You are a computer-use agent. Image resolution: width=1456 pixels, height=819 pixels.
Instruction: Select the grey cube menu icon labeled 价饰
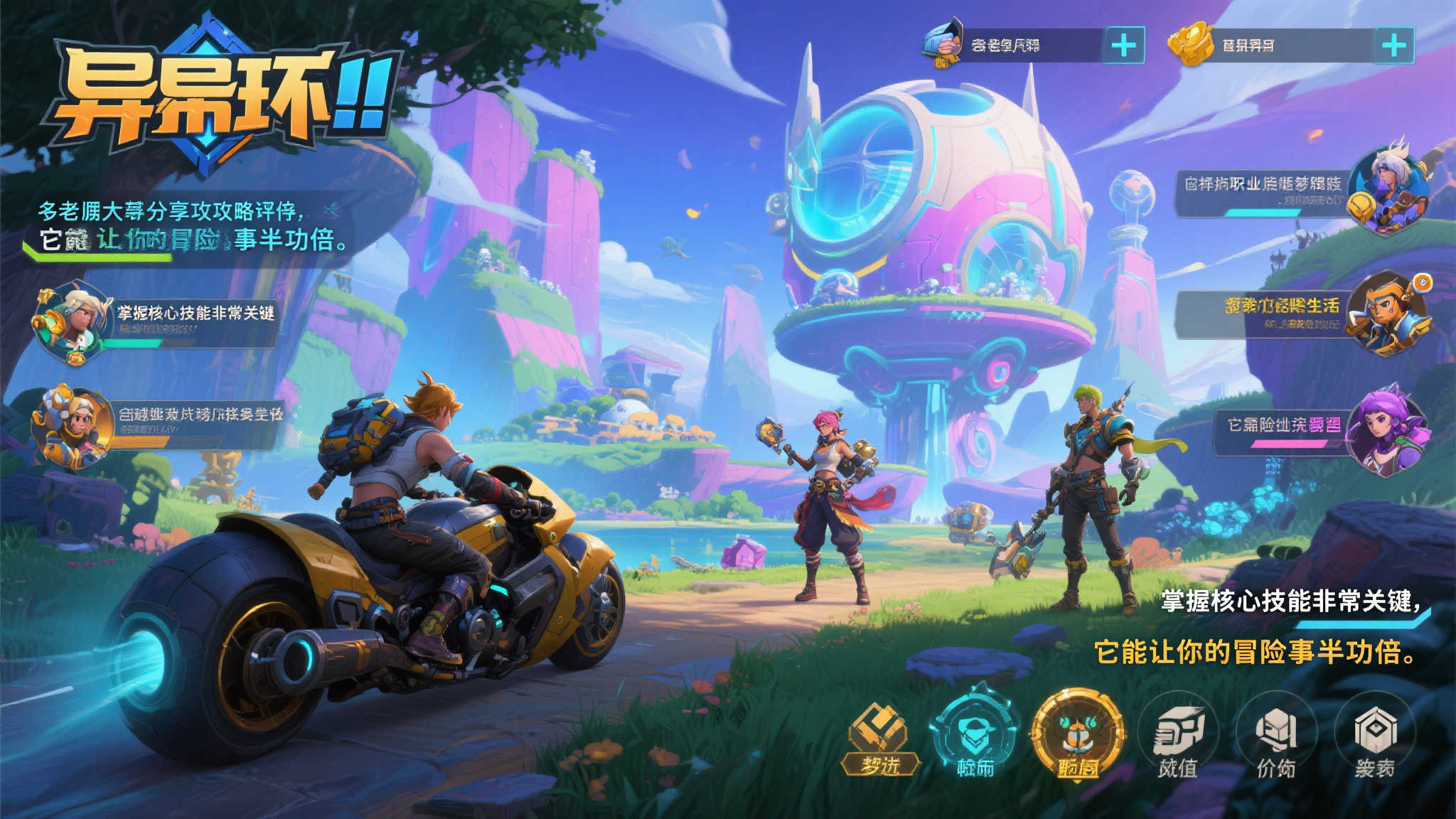tap(1276, 739)
